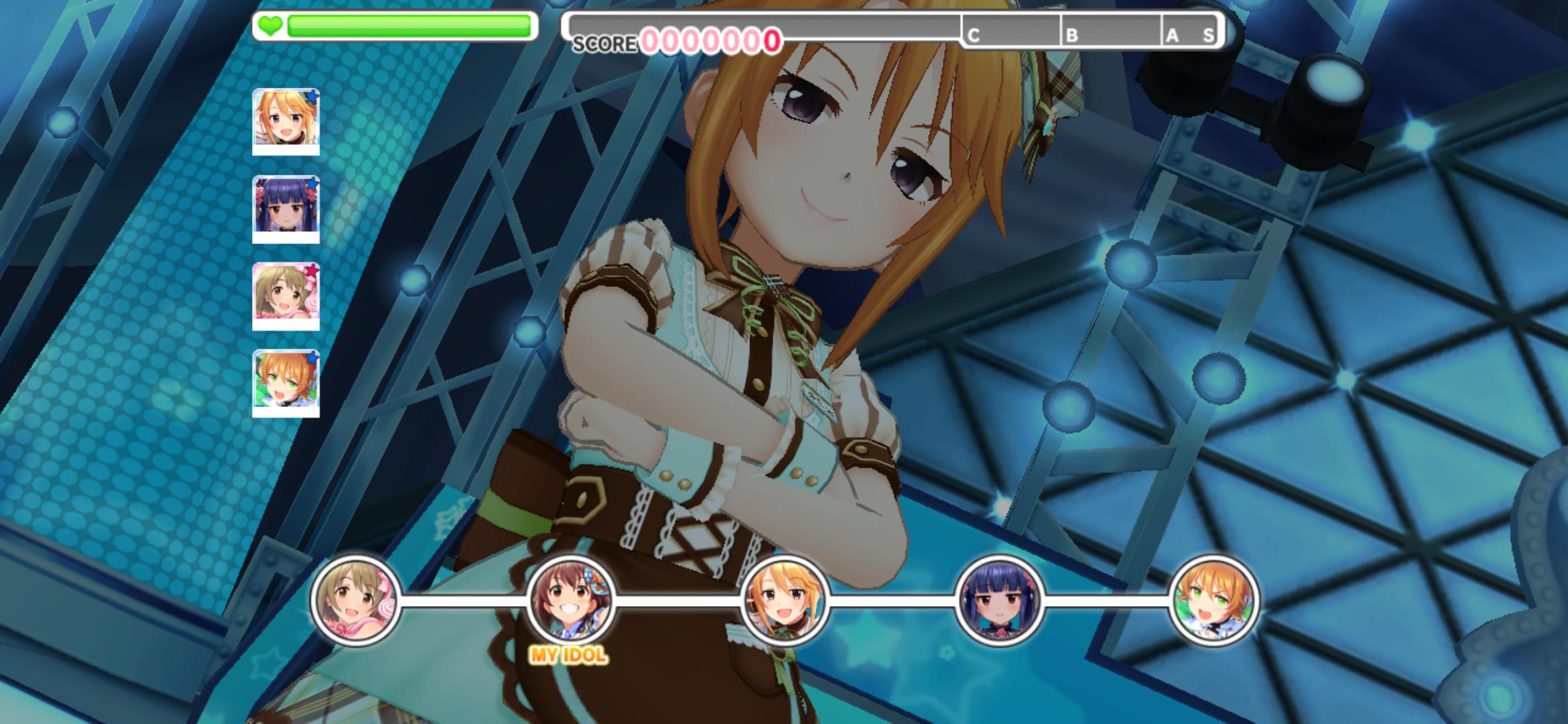
Task: Select the dark-blue-haired idol square card
Action: point(286,208)
